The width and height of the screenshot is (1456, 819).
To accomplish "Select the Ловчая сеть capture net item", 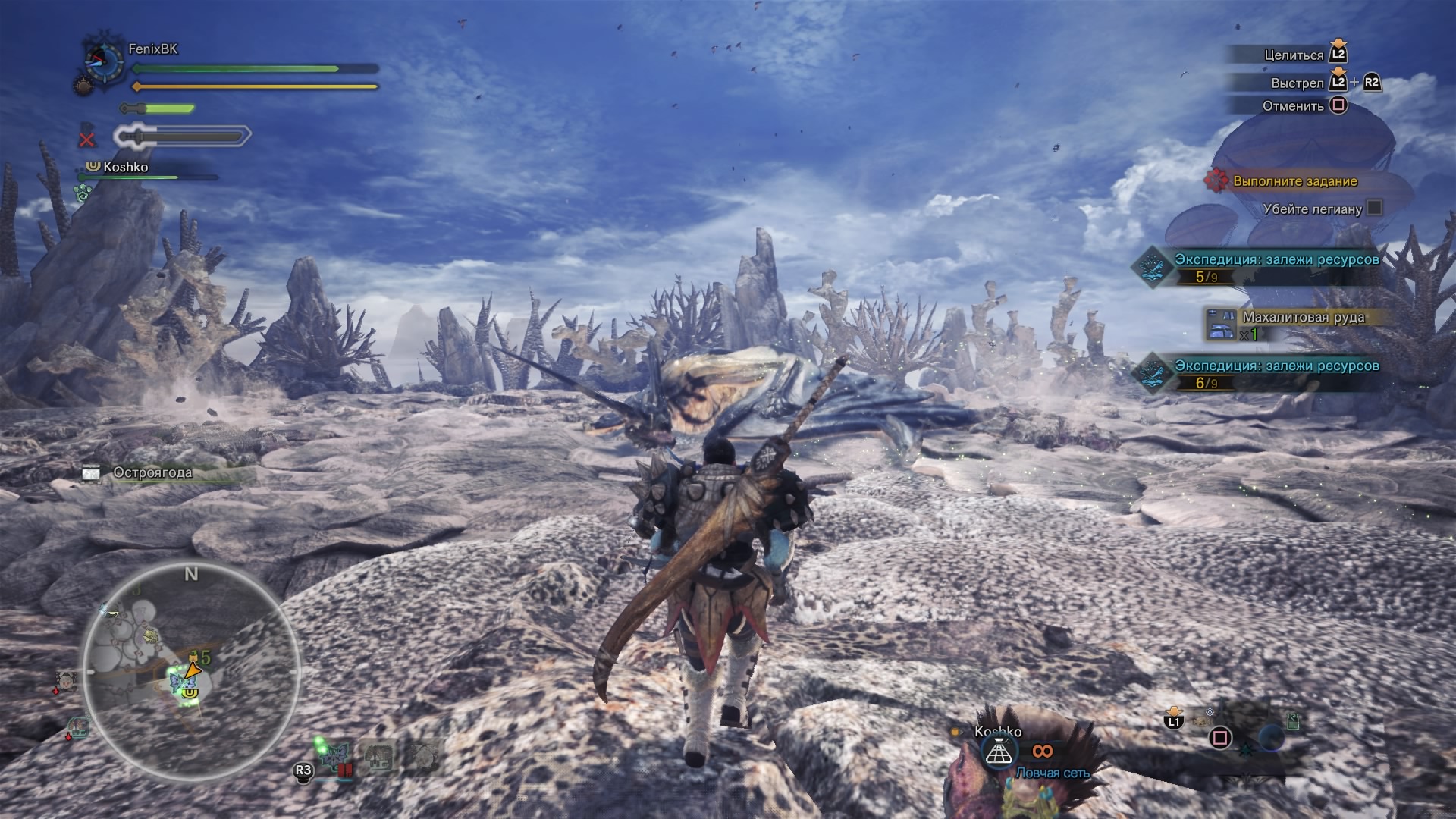I will point(998,752).
